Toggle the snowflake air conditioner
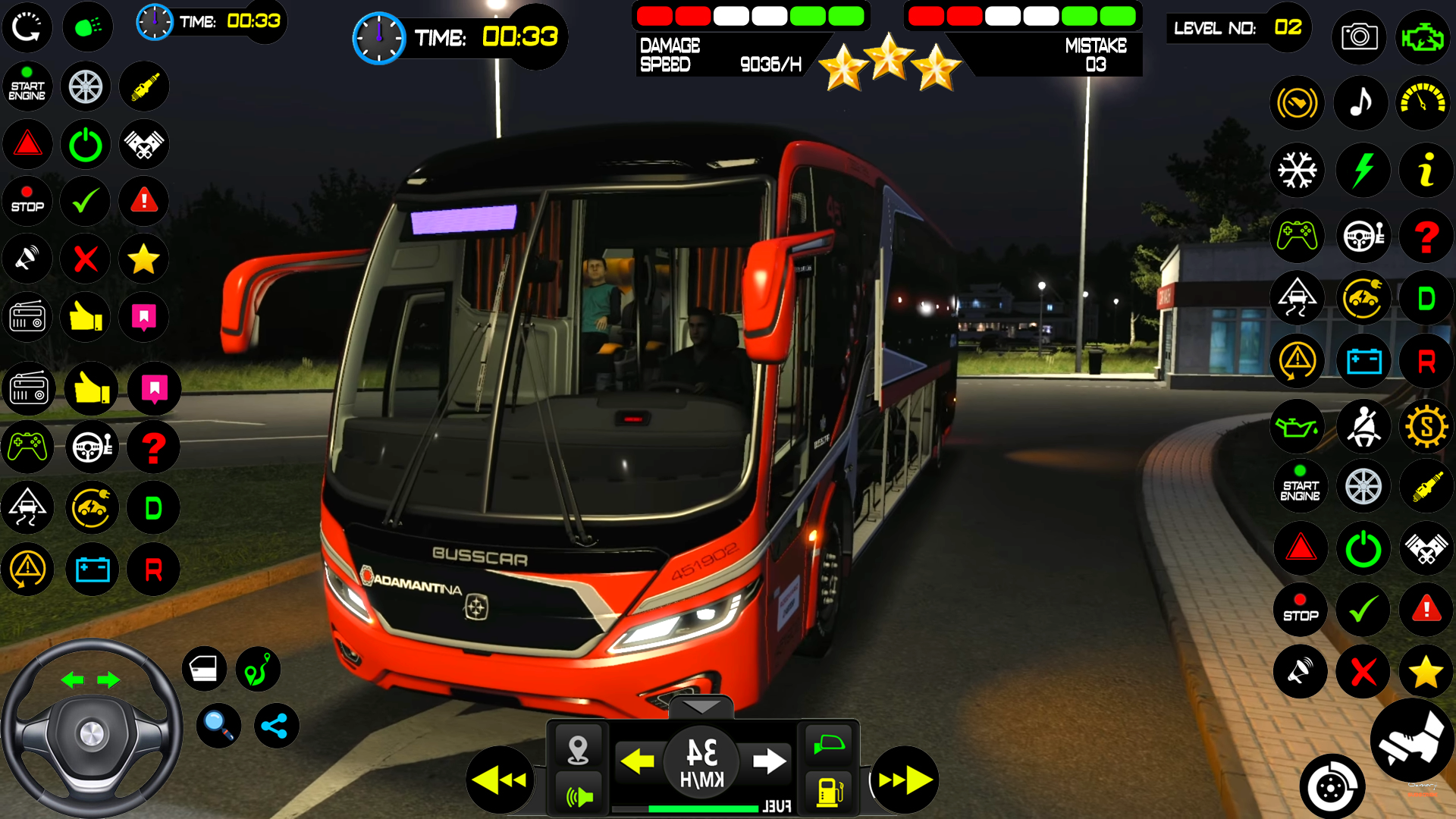 [x=1297, y=171]
